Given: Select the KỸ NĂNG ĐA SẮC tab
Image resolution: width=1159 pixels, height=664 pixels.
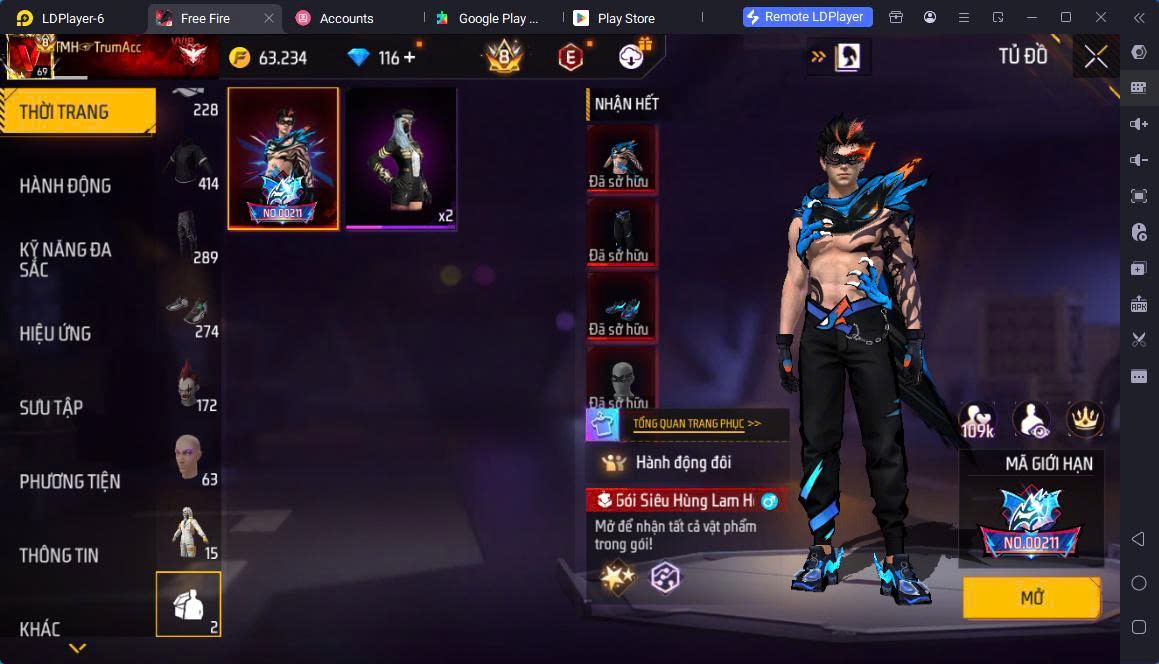Looking at the screenshot, I should 65,259.
